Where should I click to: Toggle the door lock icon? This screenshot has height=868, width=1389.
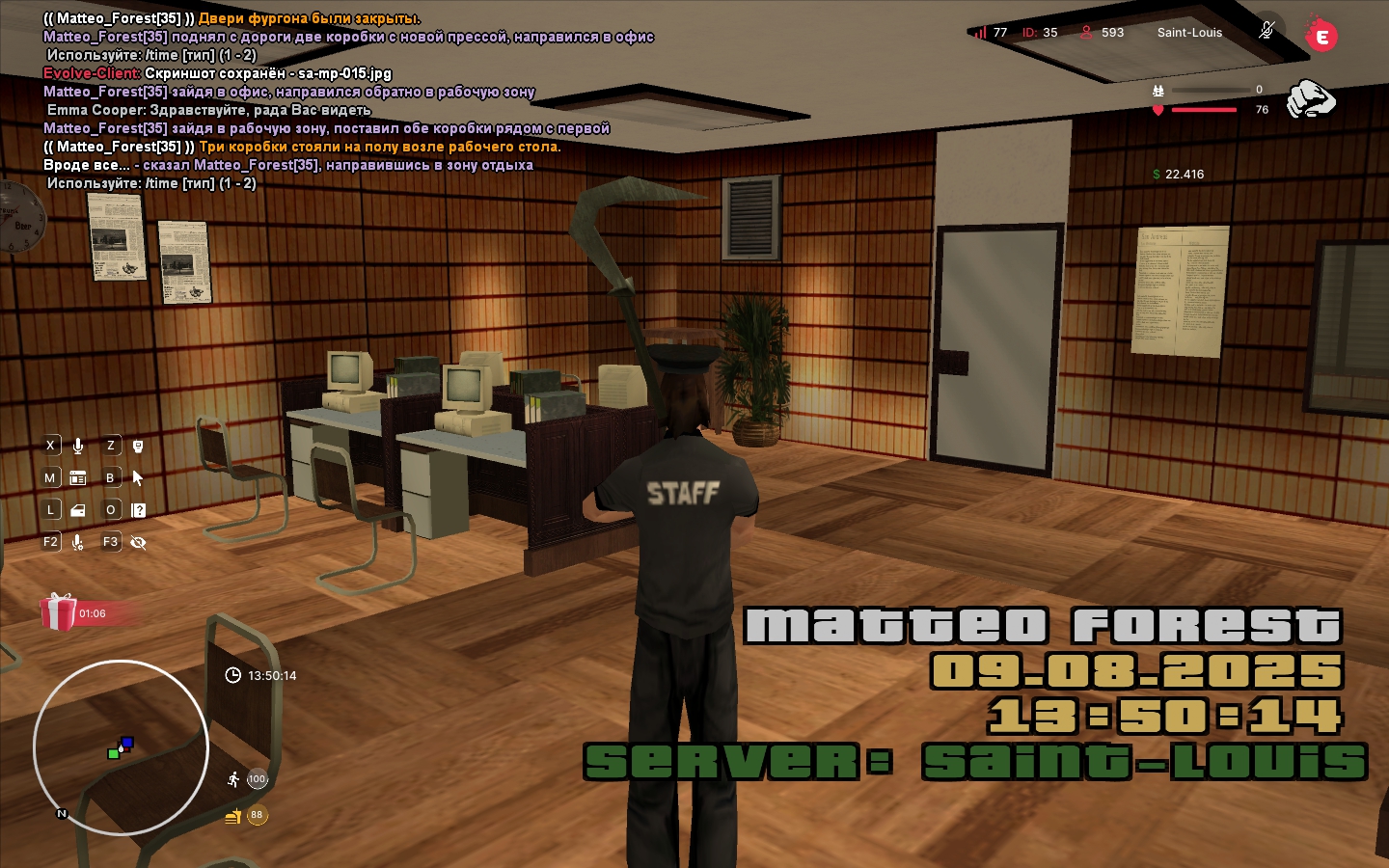pos(78,510)
